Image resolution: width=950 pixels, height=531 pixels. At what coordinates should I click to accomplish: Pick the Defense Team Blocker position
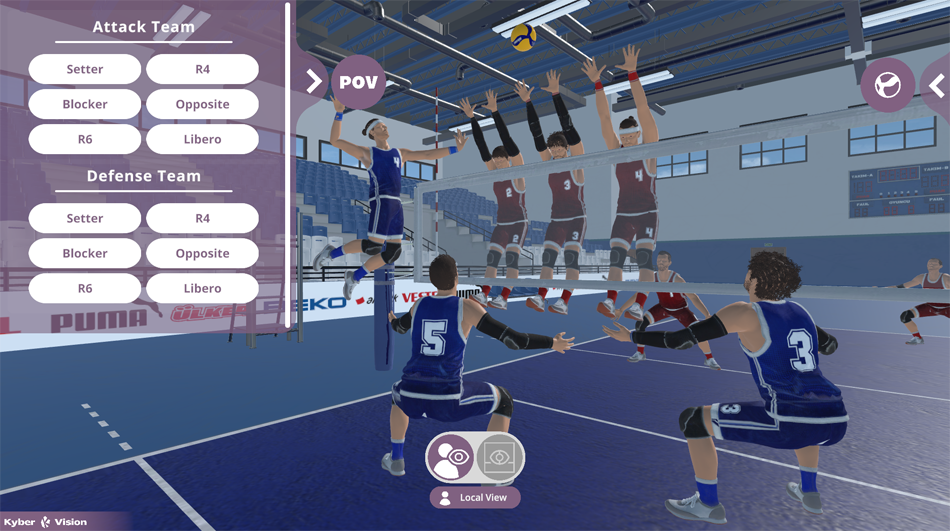pyautogui.click(x=85, y=253)
